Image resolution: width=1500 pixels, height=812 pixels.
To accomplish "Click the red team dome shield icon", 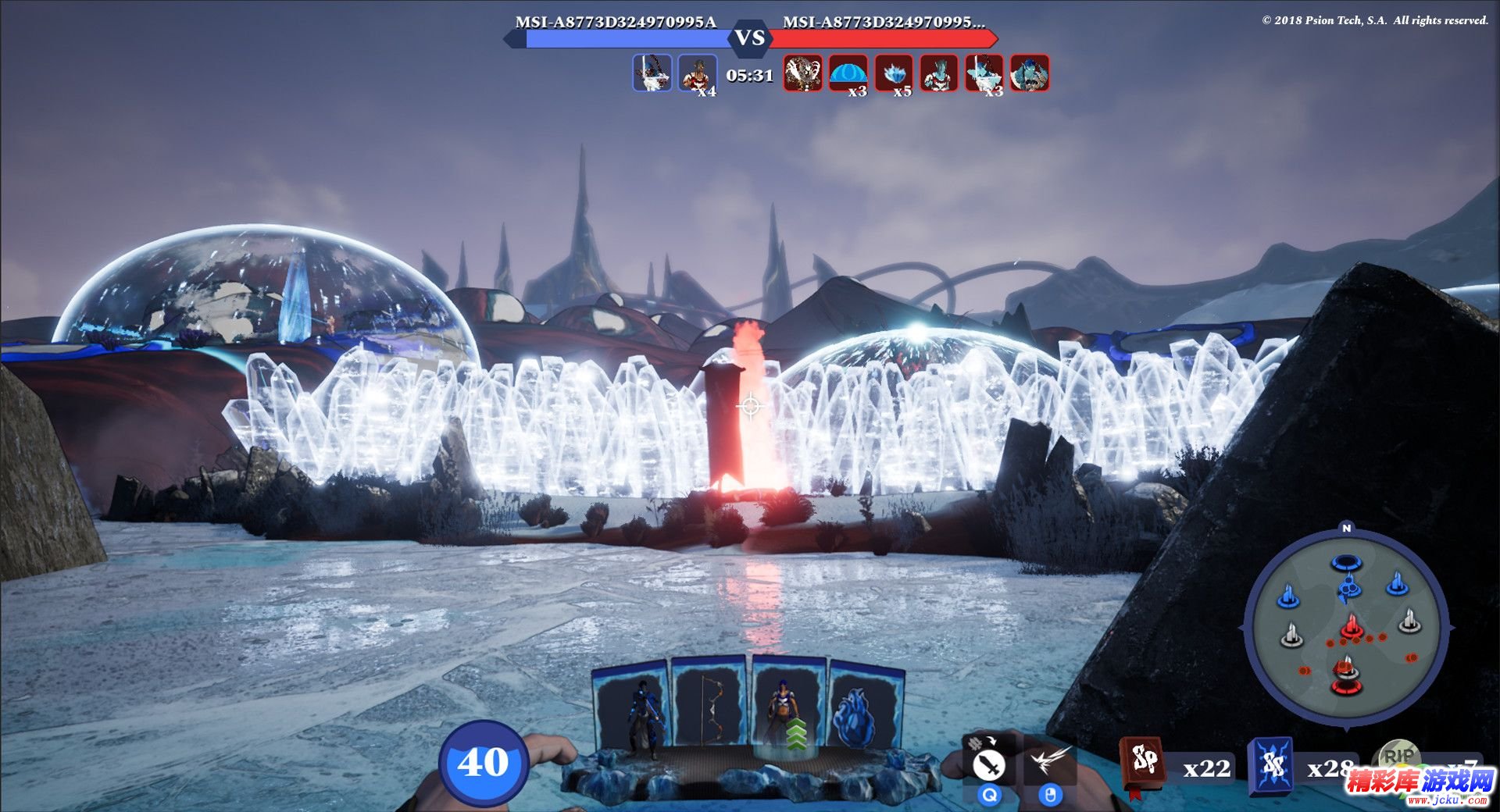I will 848,74.
